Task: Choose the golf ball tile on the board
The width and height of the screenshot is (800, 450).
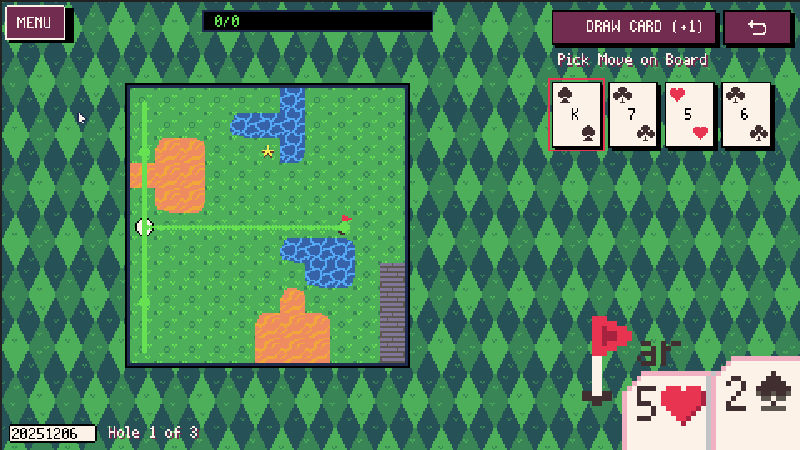Action: coord(144,227)
